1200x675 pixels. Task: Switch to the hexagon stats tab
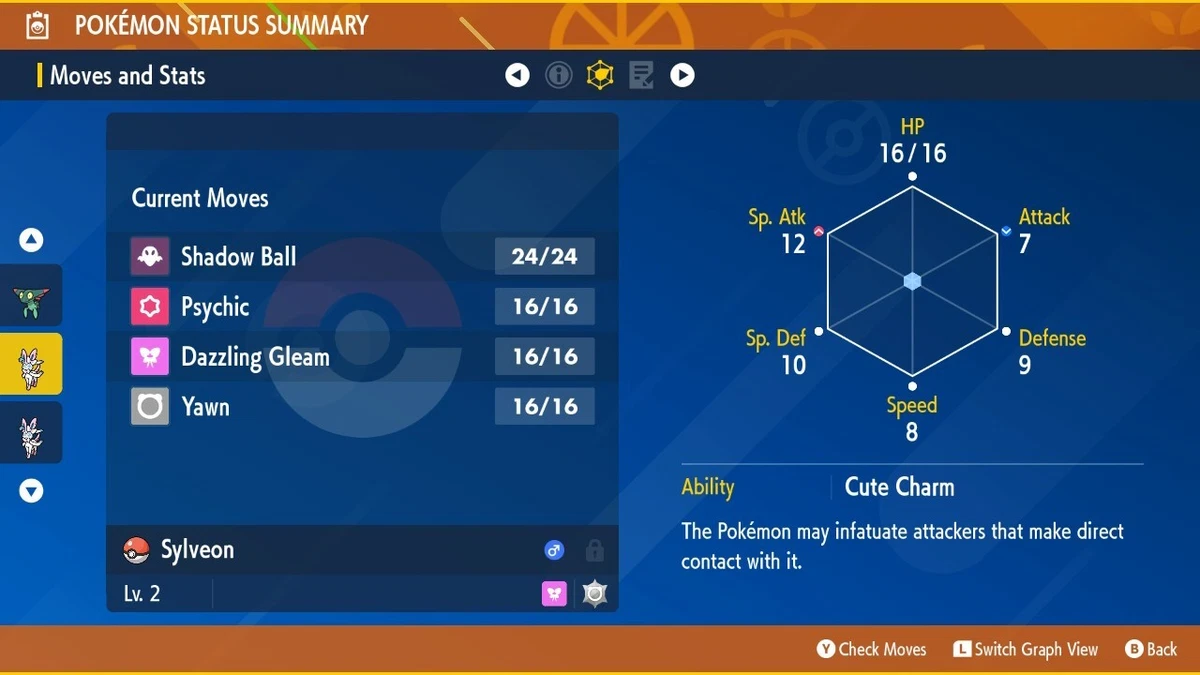600,75
